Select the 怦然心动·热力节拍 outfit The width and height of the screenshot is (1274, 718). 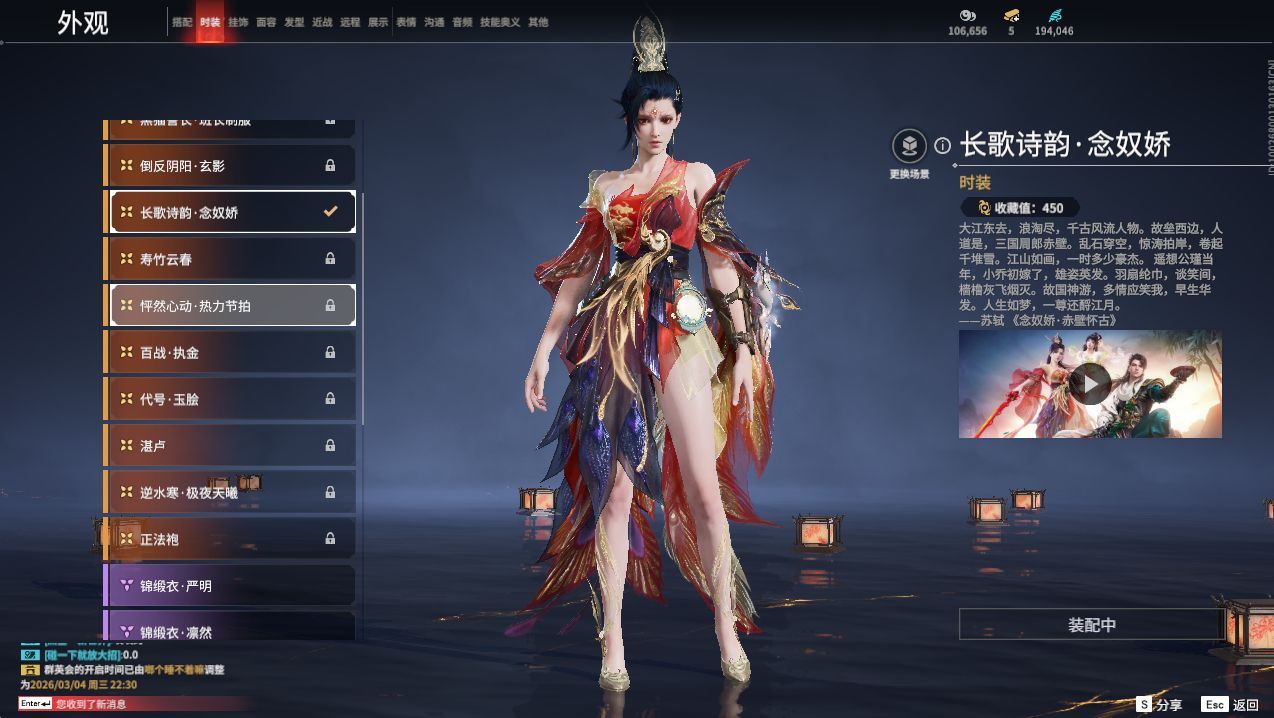point(230,306)
